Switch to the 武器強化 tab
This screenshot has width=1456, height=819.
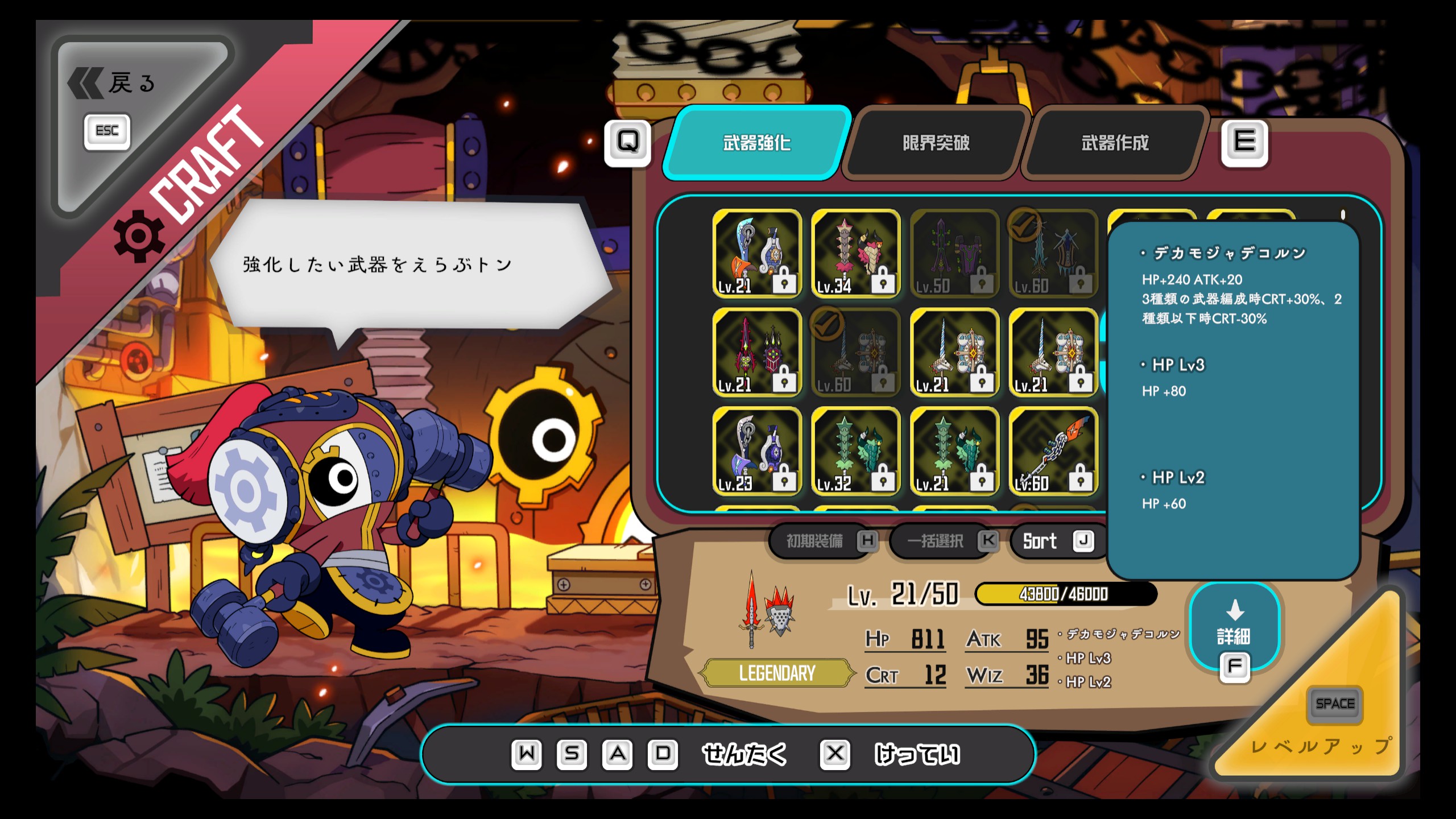[x=756, y=143]
